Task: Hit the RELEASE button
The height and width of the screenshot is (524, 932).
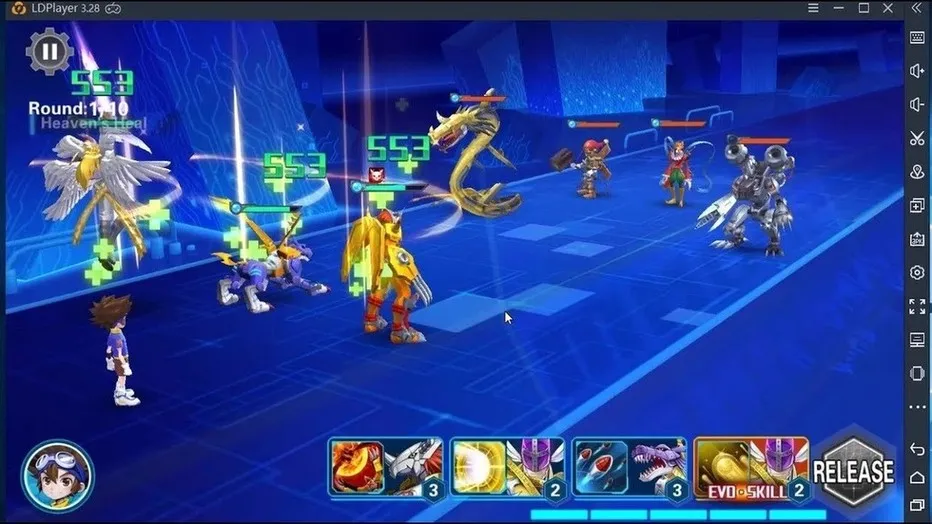Action: 853,471
